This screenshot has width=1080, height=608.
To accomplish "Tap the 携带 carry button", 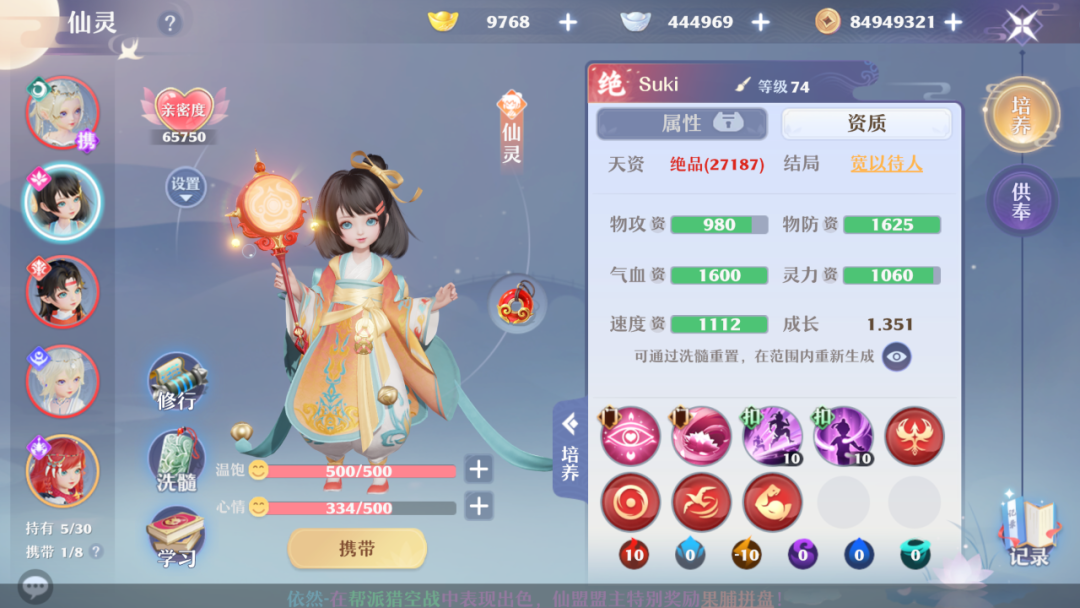I will [x=357, y=548].
